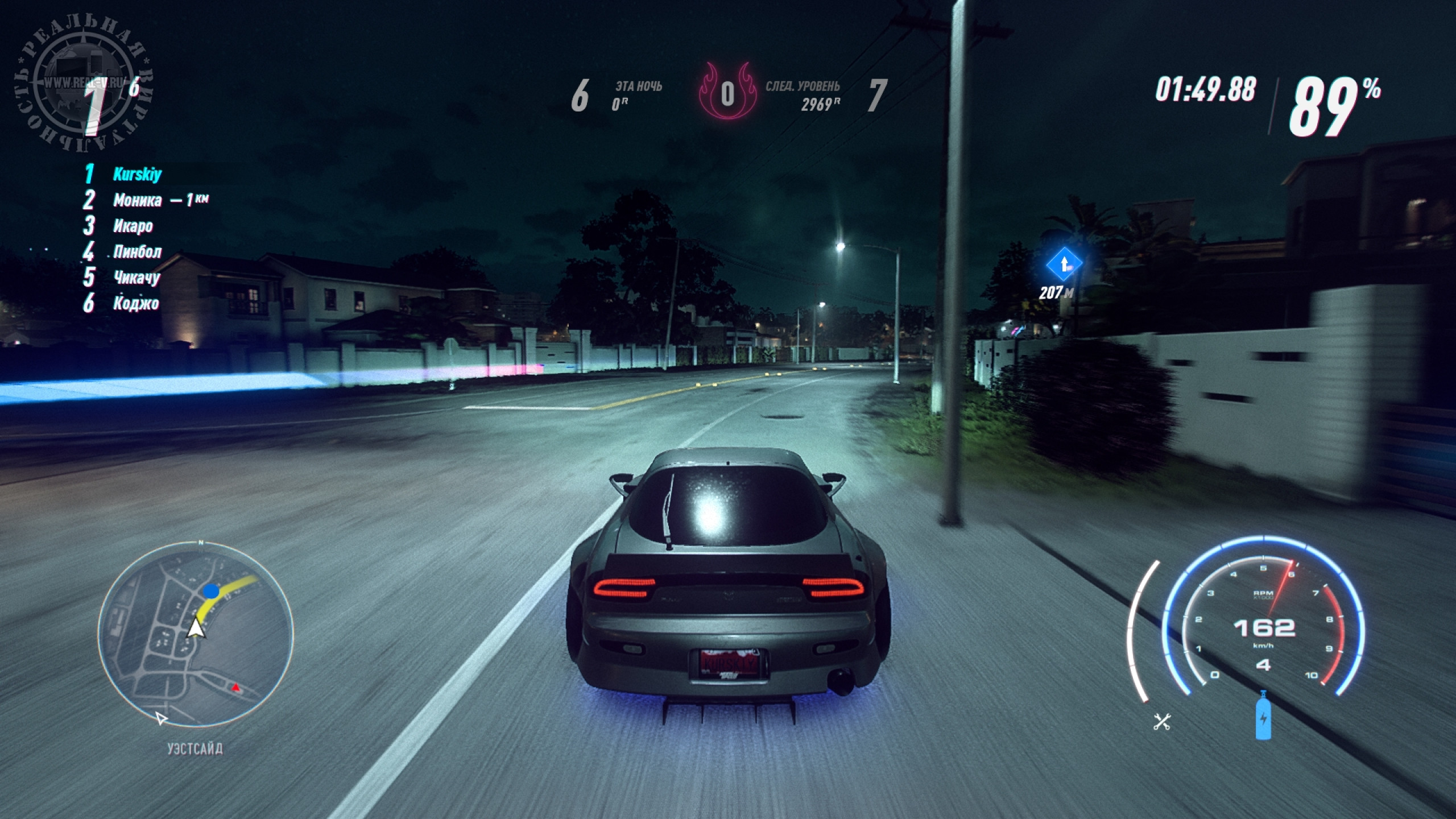The image size is (1456, 819).
Task: Click the player arrow on the minimap
Action: pyautogui.click(x=196, y=628)
